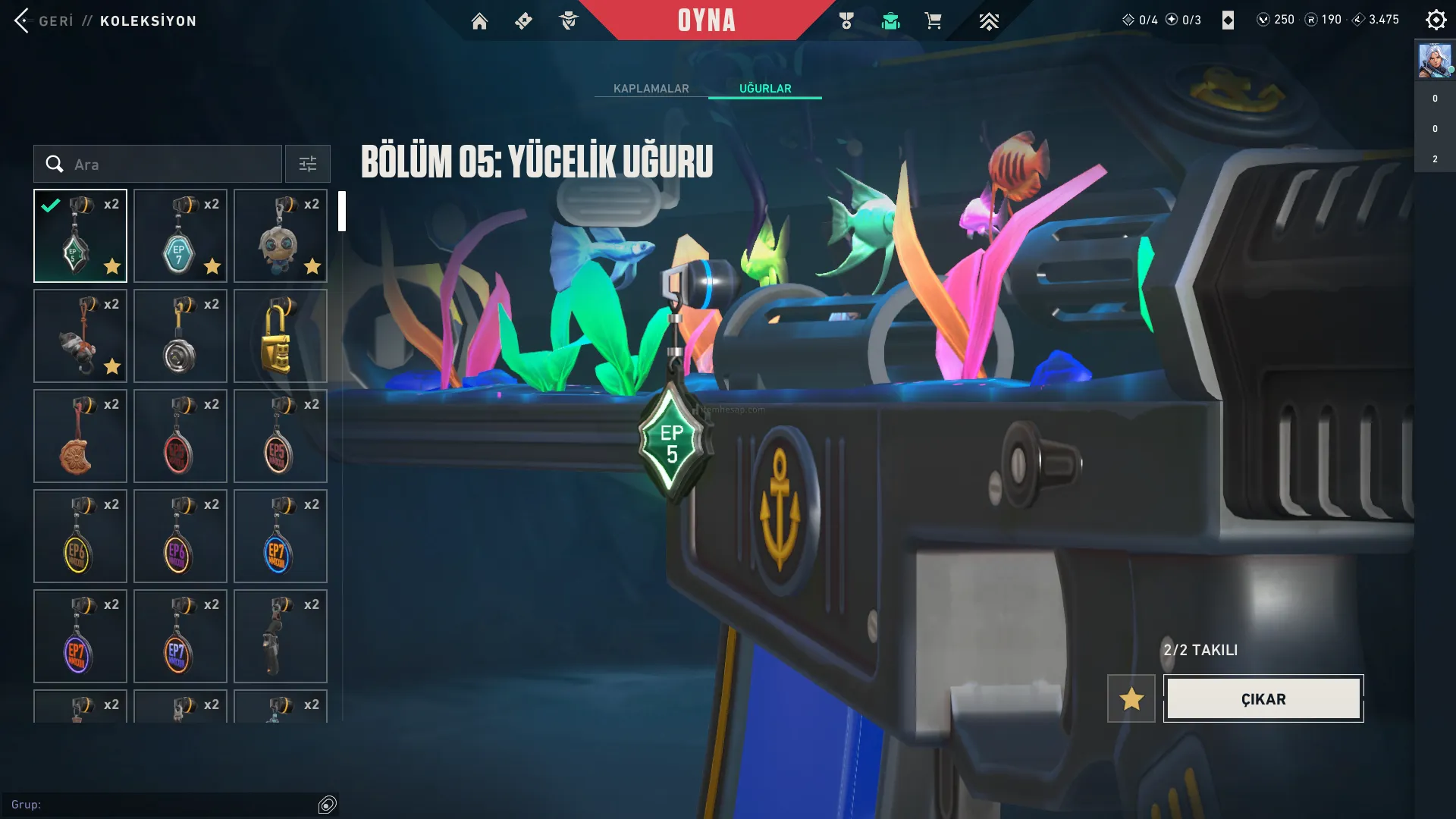This screenshot has width=1456, height=819.
Task: Open the store shopping cart
Action: pyautogui.click(x=933, y=21)
